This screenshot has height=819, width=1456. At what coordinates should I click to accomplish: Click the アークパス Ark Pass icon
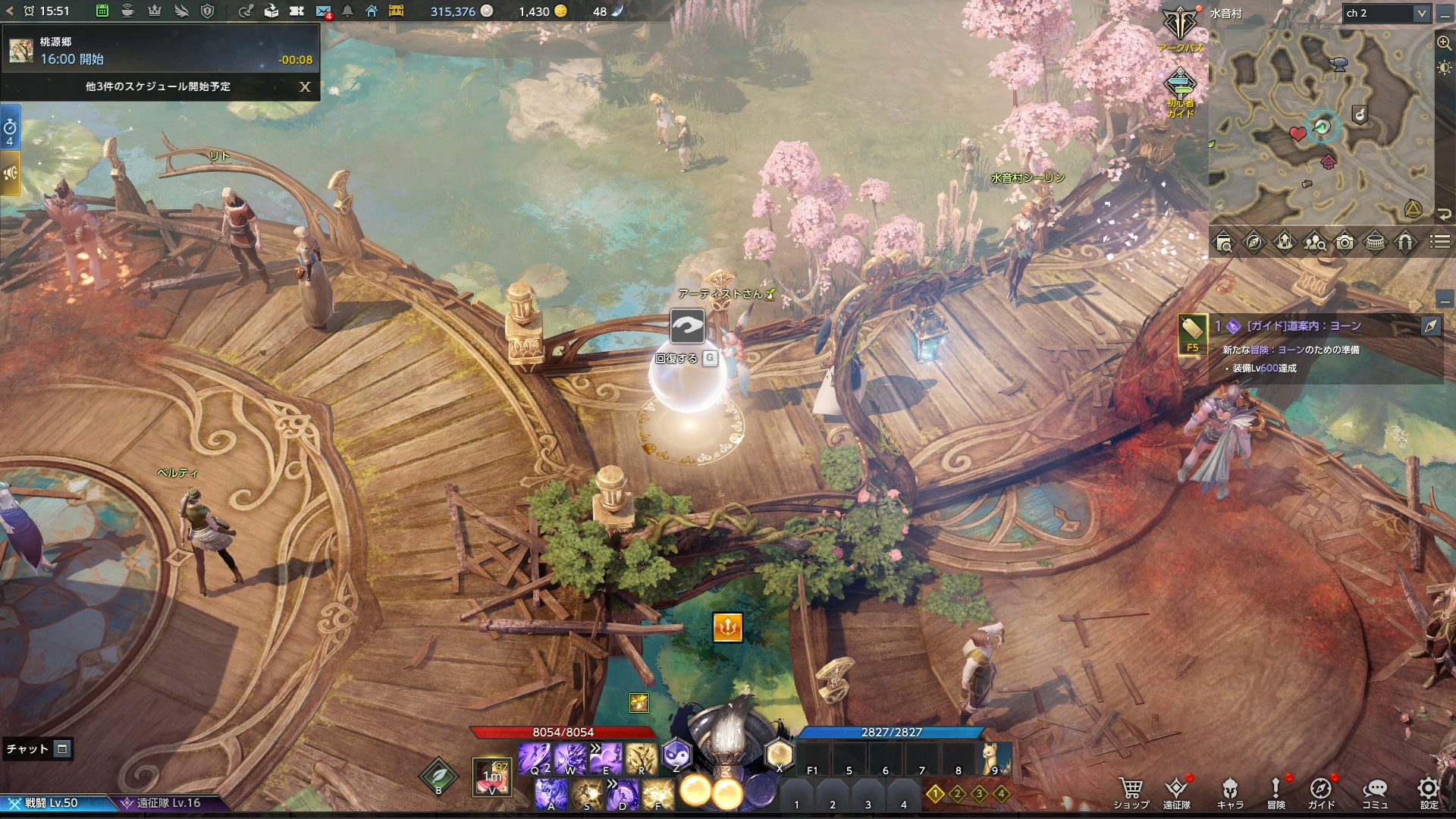click(x=1180, y=29)
